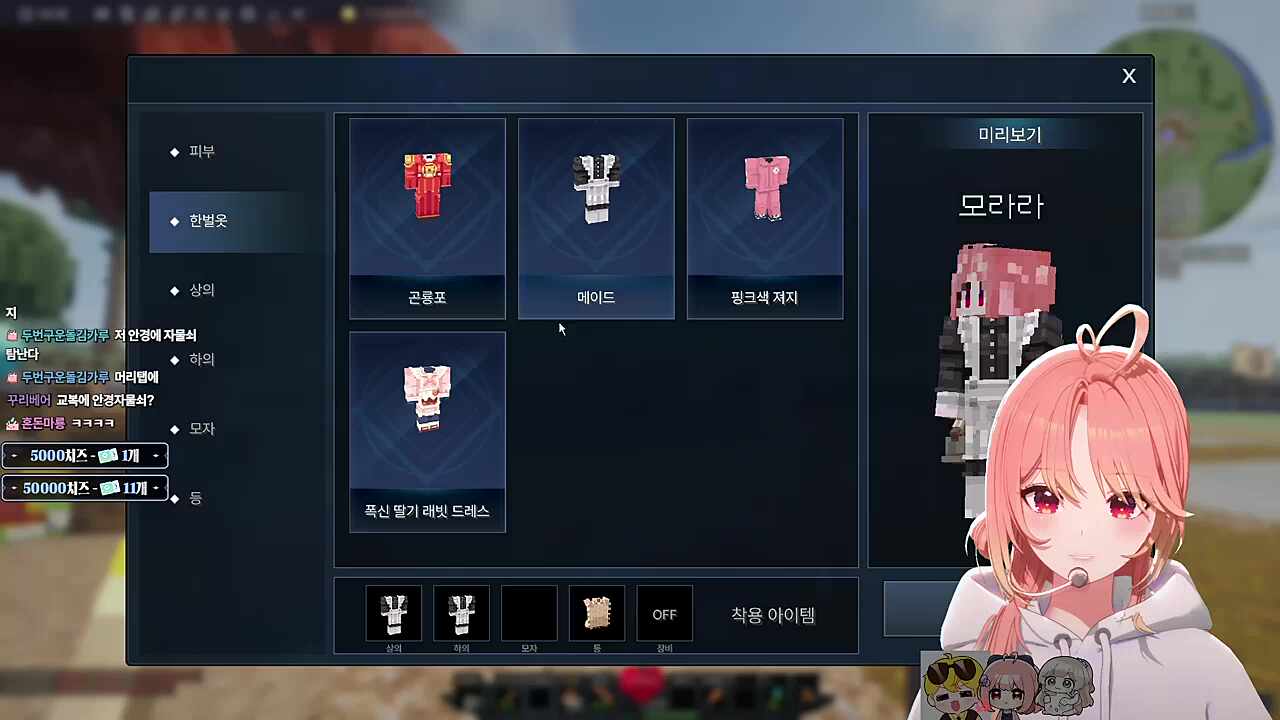The height and width of the screenshot is (720, 1280).
Task: Select the 피부 skin category diamond marker
Action: (x=175, y=151)
